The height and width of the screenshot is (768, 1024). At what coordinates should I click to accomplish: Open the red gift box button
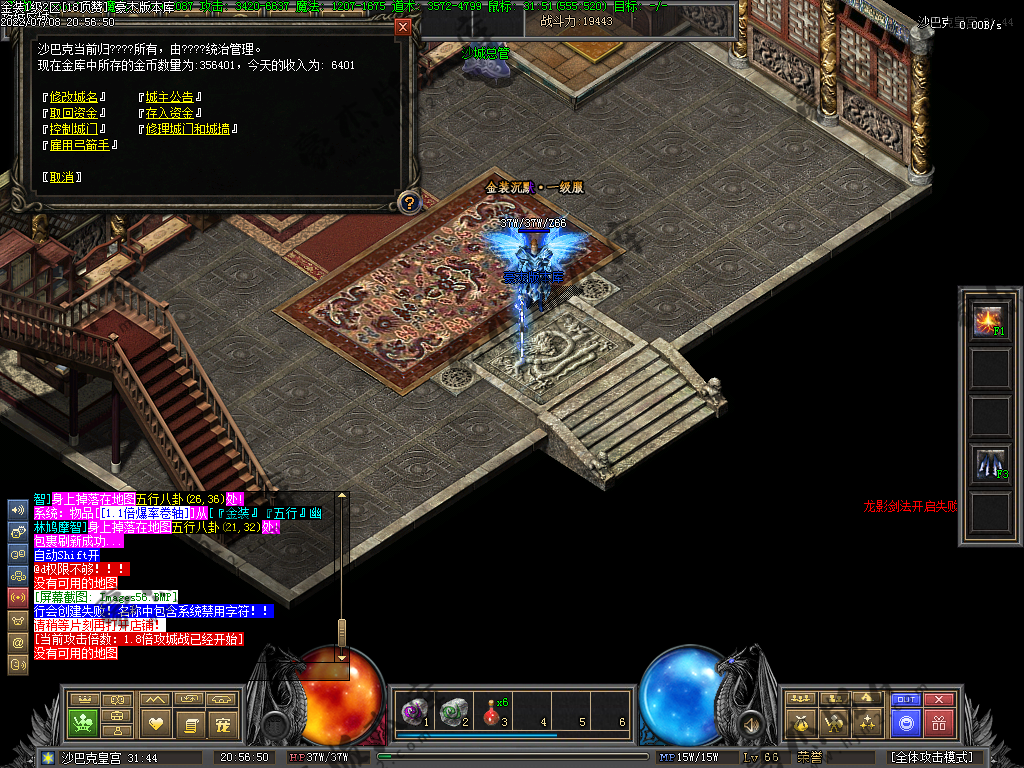[938, 722]
